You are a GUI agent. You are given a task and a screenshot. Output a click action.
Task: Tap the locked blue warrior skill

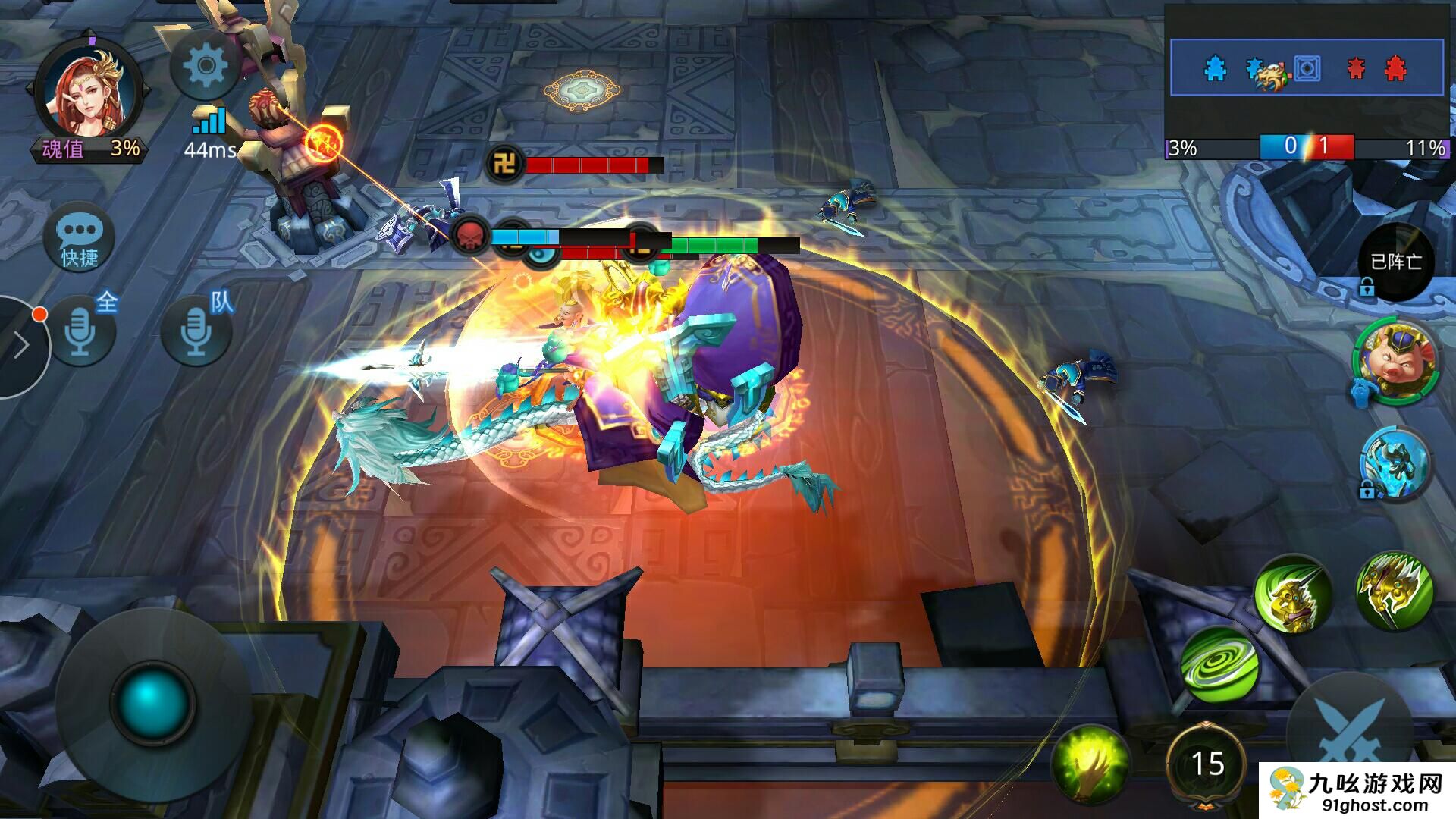click(1394, 463)
